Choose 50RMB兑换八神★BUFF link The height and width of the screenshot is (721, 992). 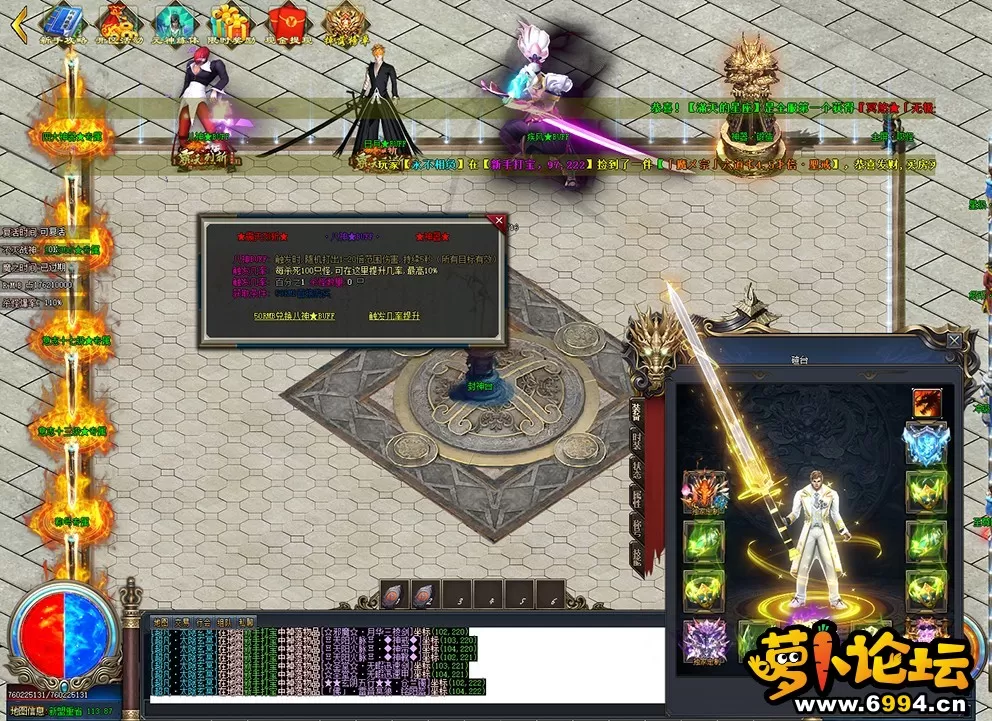pyautogui.click(x=295, y=316)
